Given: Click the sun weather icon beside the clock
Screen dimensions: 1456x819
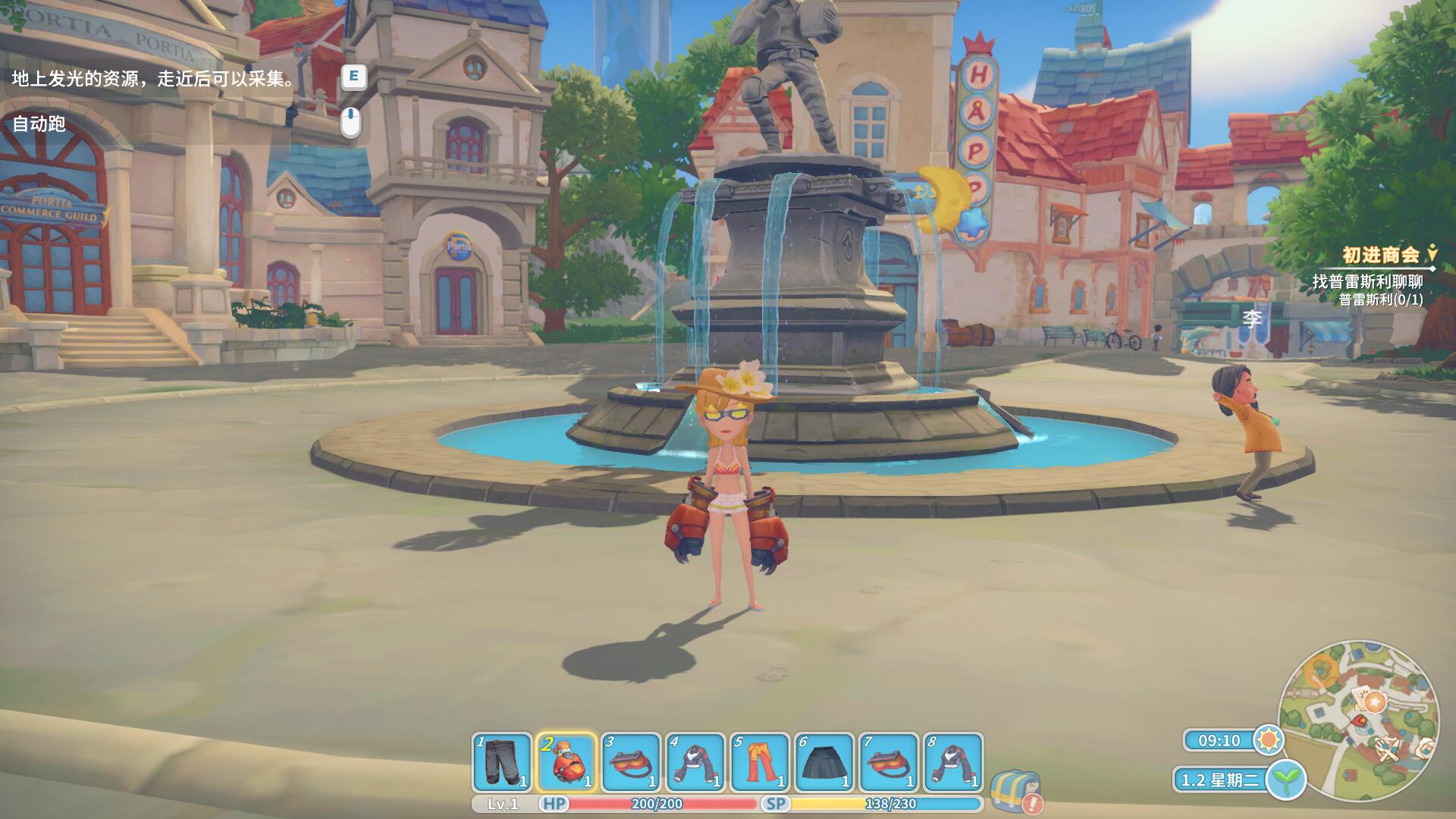Looking at the screenshot, I should (x=1268, y=739).
